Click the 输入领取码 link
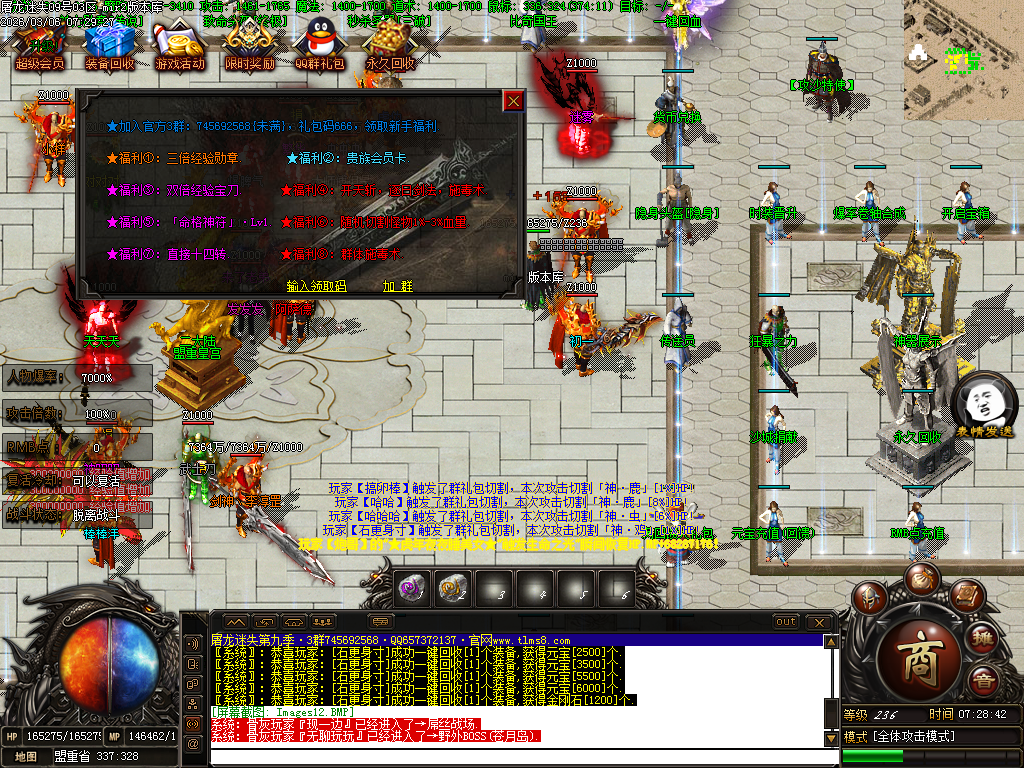Viewport: 1024px width, 768px height. [x=316, y=286]
